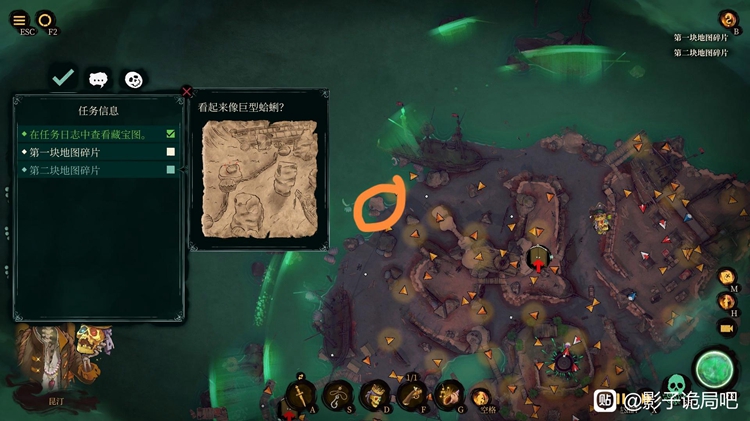Screen dimensions: 750x421
Task: Open the speech bubble dialogue tab
Action: click(98, 79)
